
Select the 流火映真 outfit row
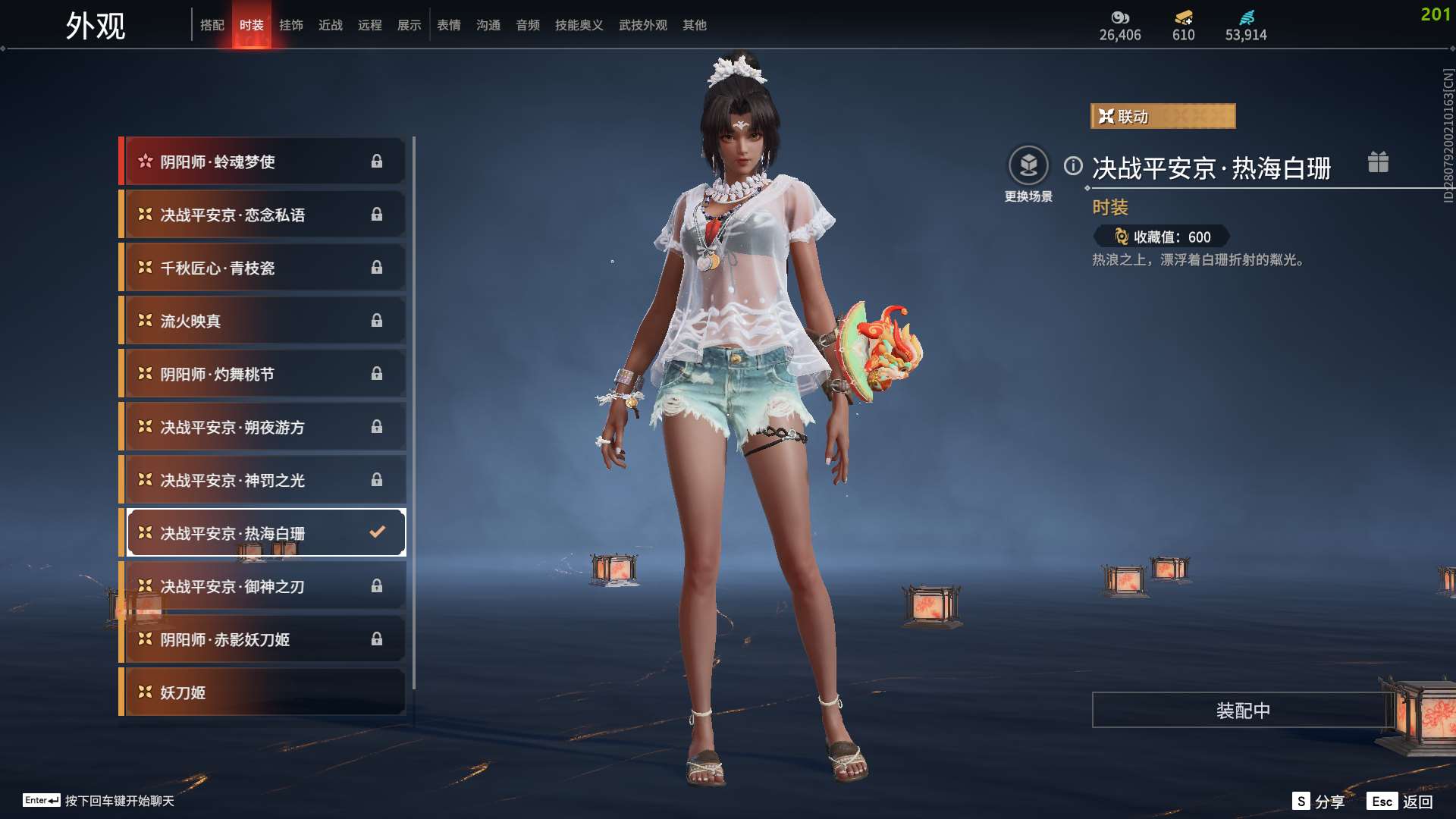[x=263, y=321]
